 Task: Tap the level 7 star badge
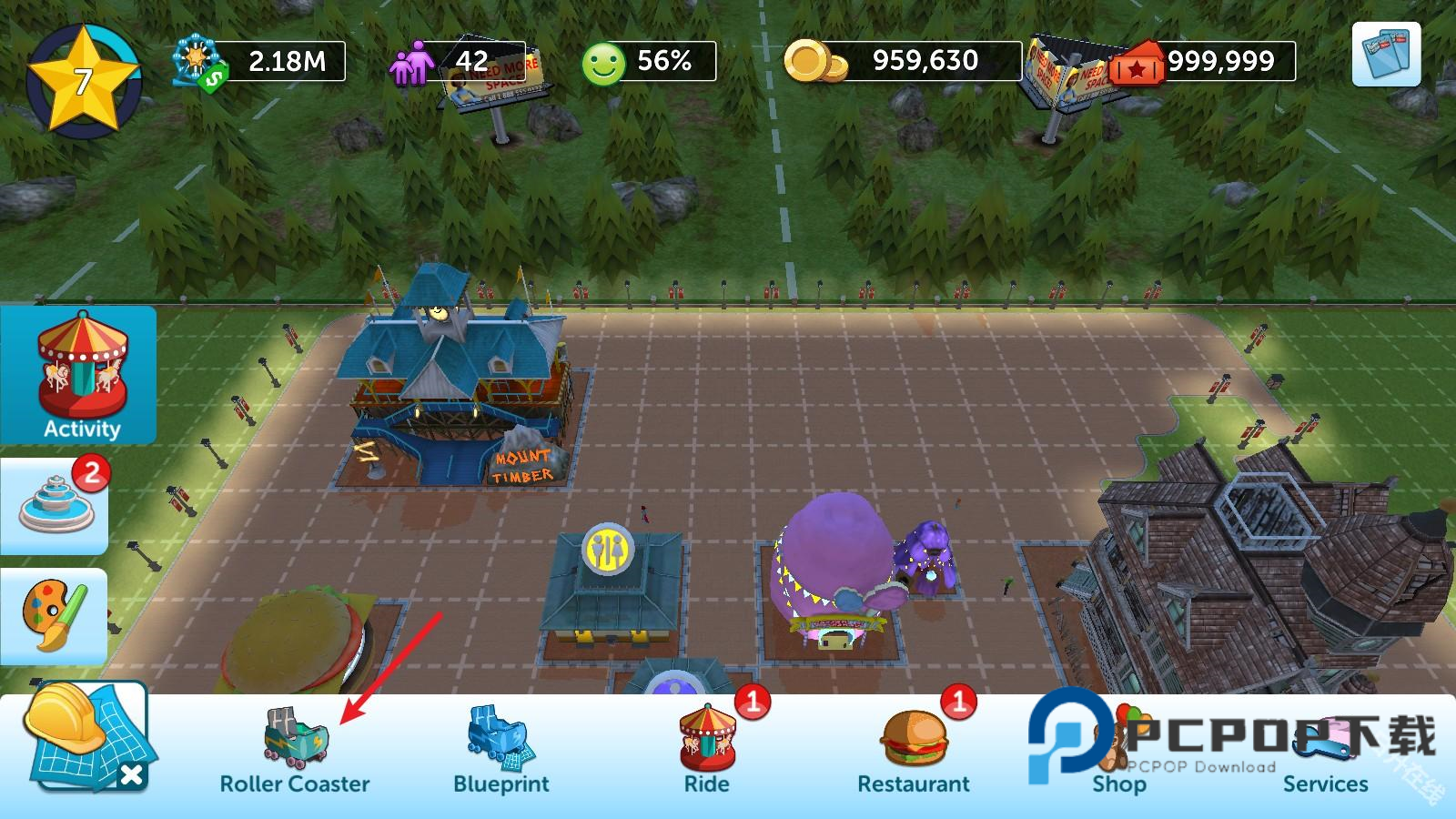83,80
